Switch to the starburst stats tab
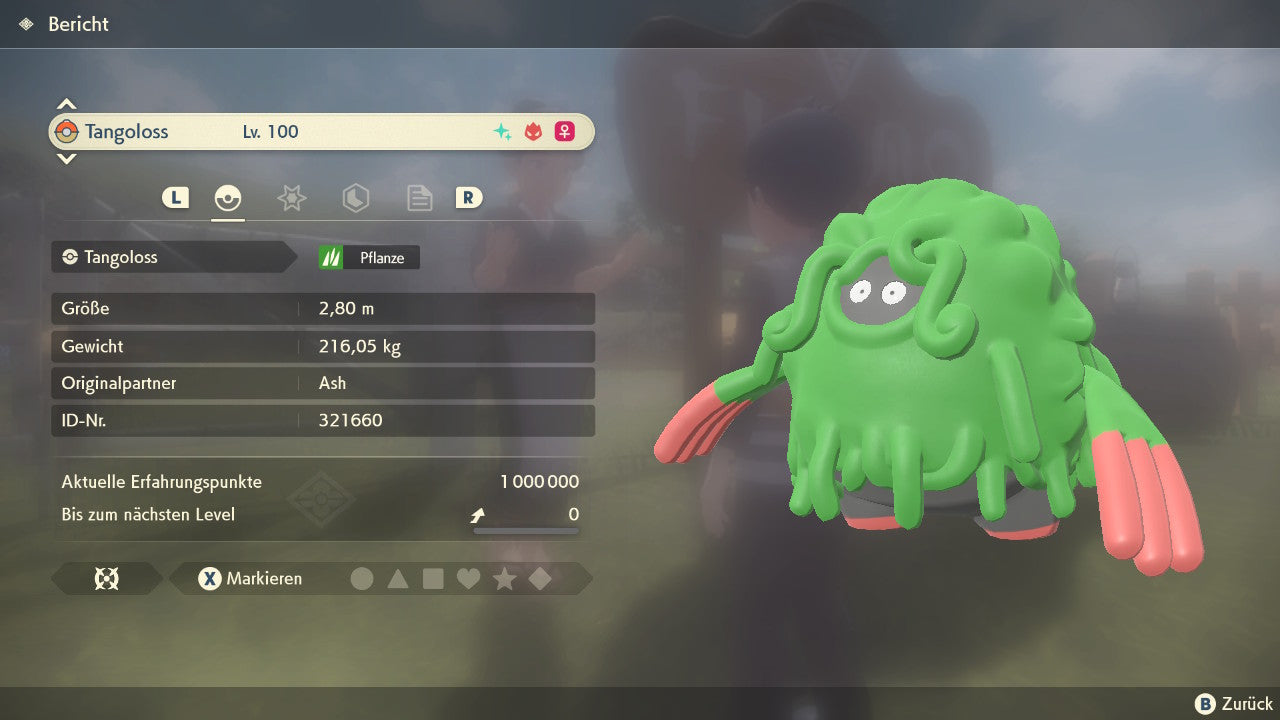 click(x=291, y=198)
